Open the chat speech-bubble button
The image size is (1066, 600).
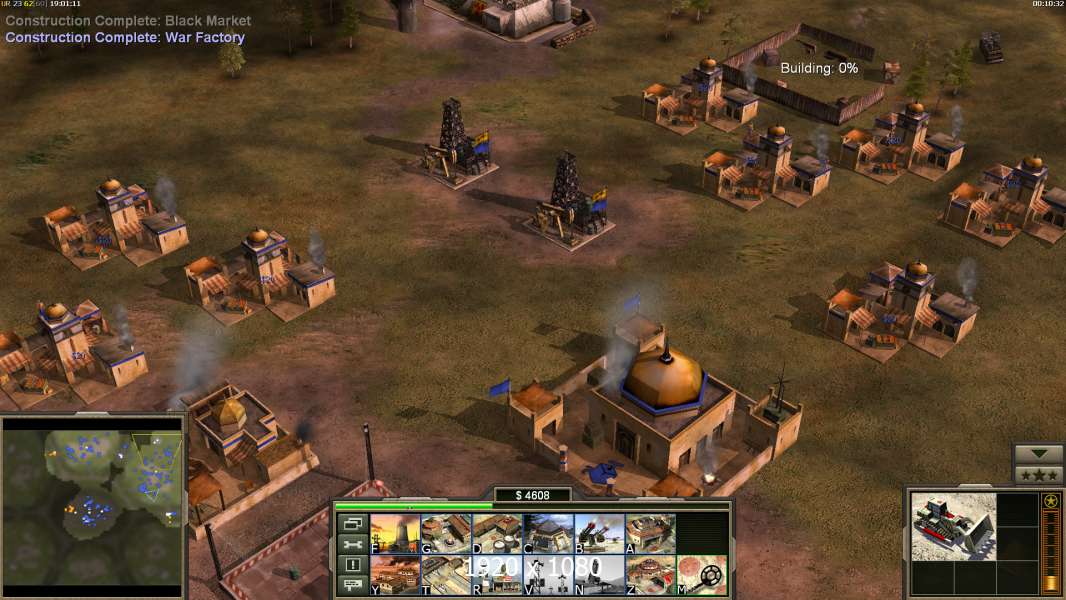coord(351,586)
